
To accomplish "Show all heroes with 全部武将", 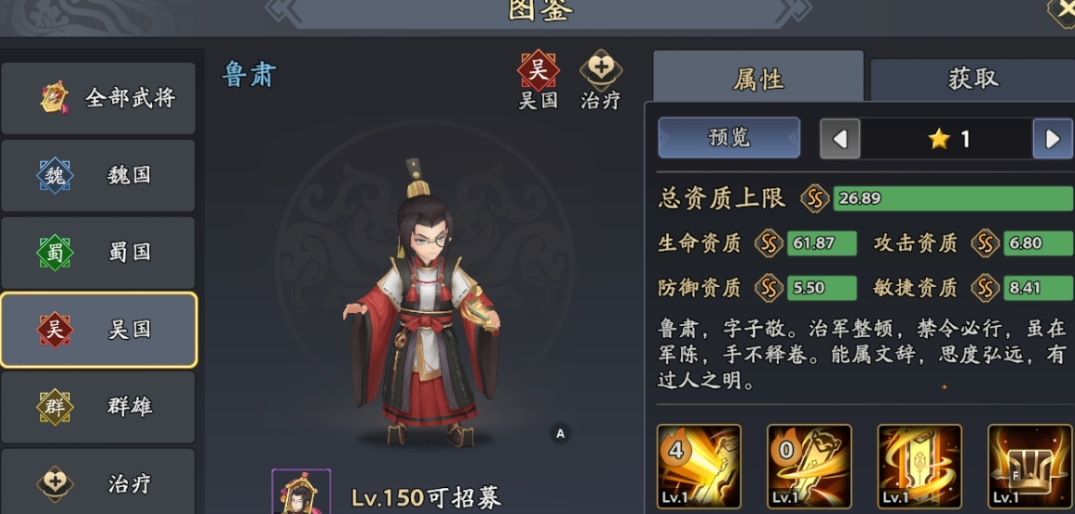I will tap(98, 98).
